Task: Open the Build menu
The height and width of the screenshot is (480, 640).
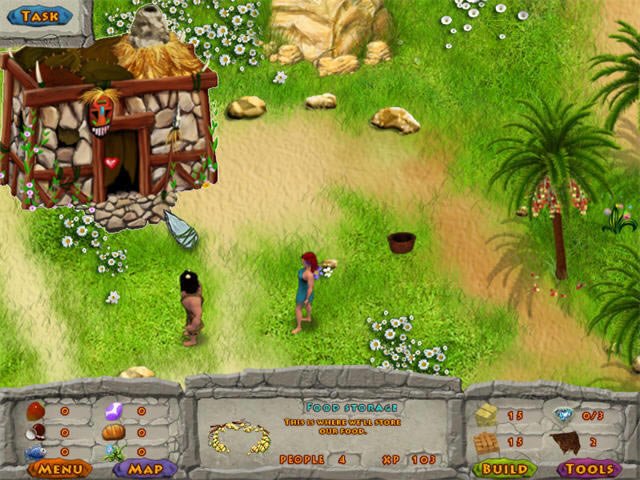Action: 504,467
